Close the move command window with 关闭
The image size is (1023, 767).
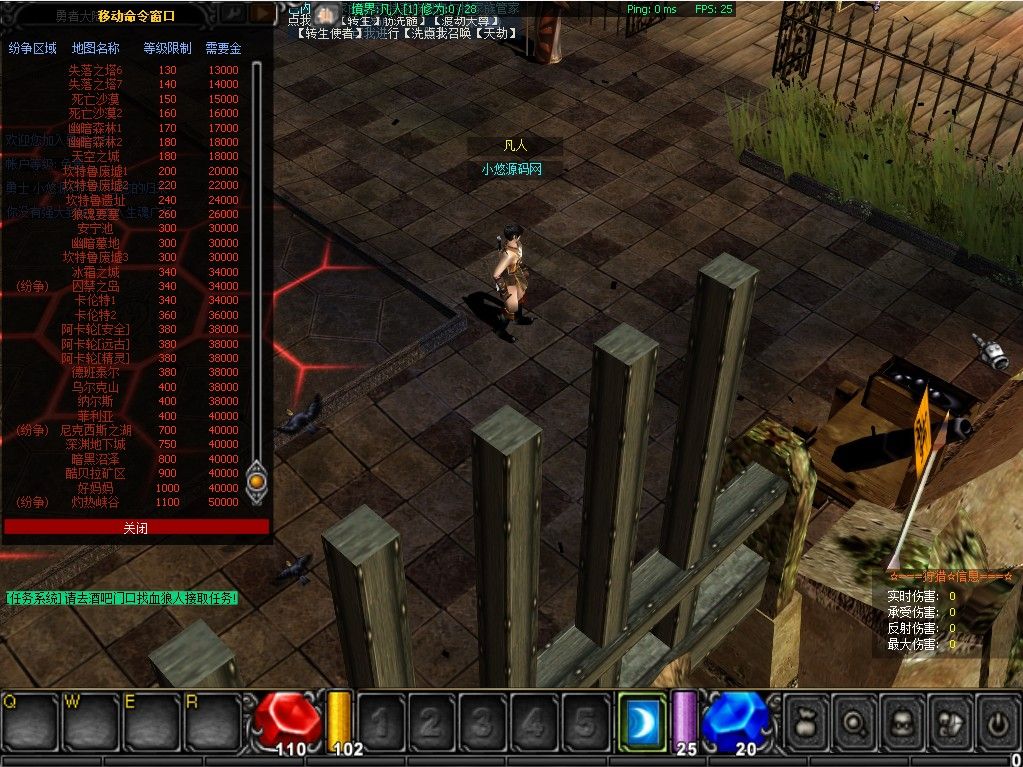[136, 527]
